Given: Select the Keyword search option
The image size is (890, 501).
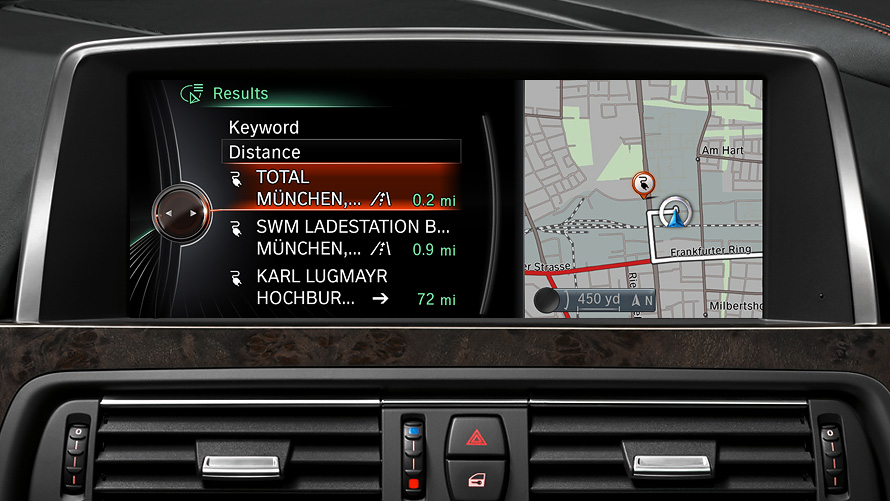Looking at the screenshot, I should click(x=264, y=128).
